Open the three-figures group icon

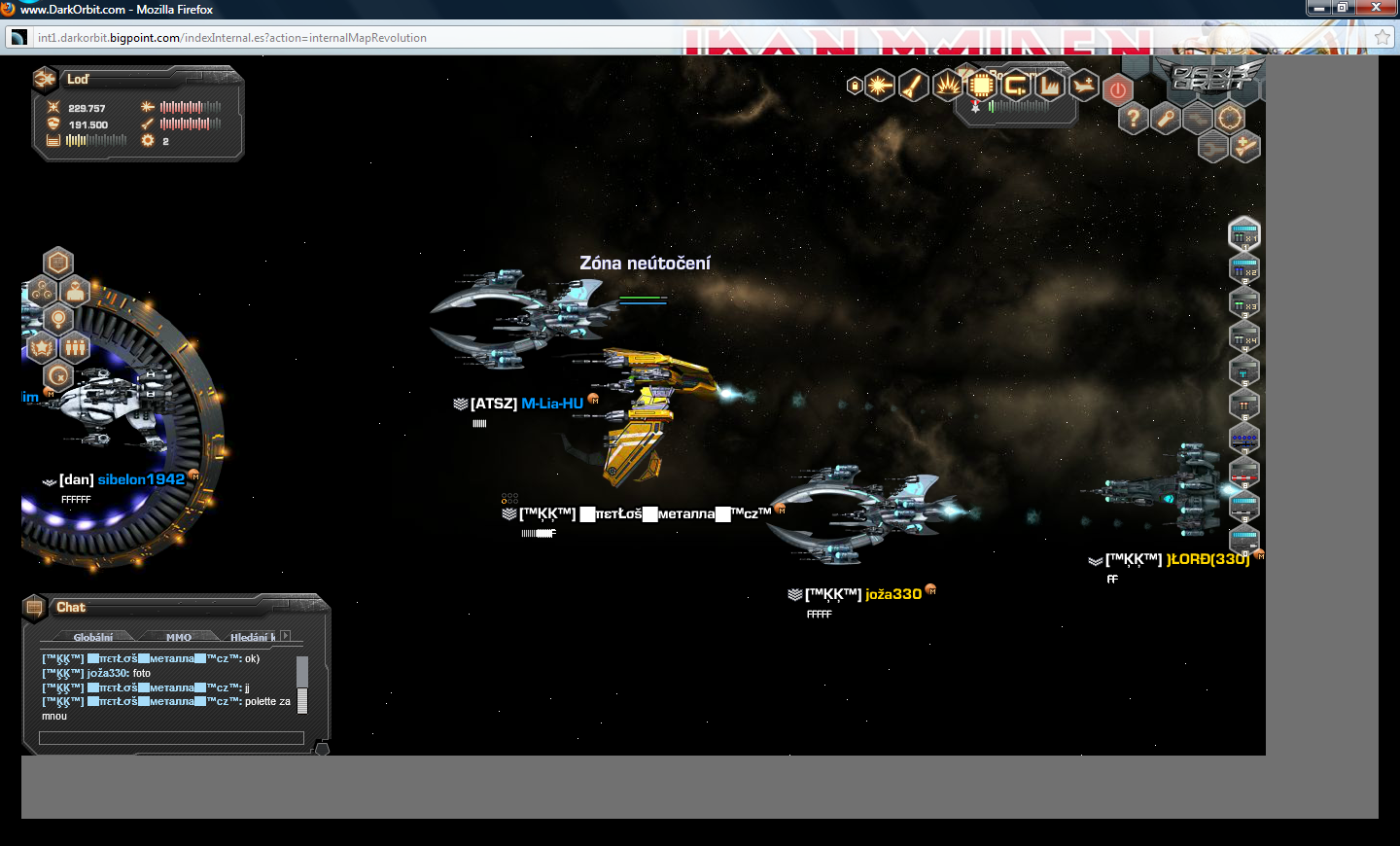click(76, 347)
